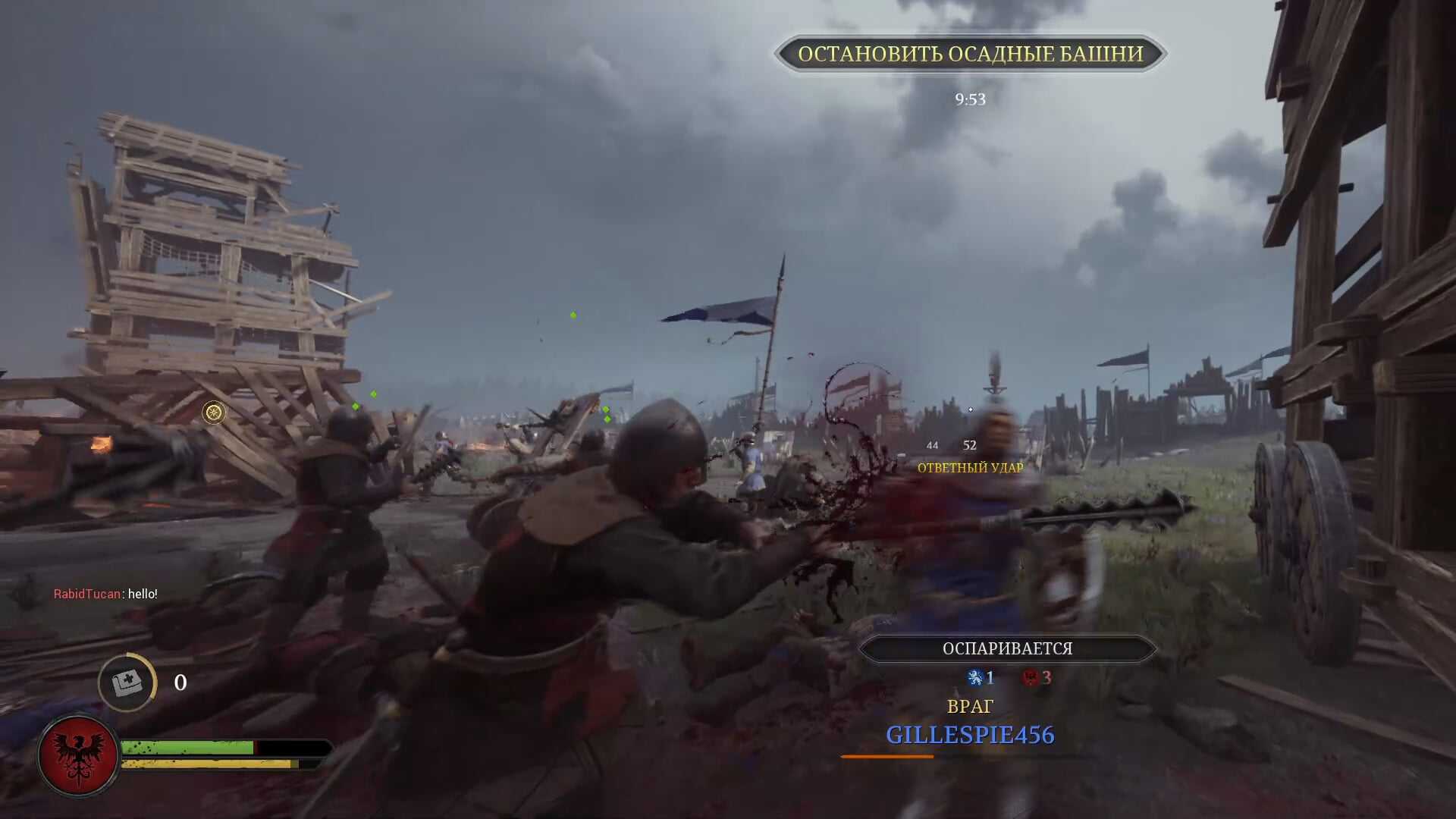1456x819 pixels.
Task: Click the red team count icon
Action: tap(1030, 677)
